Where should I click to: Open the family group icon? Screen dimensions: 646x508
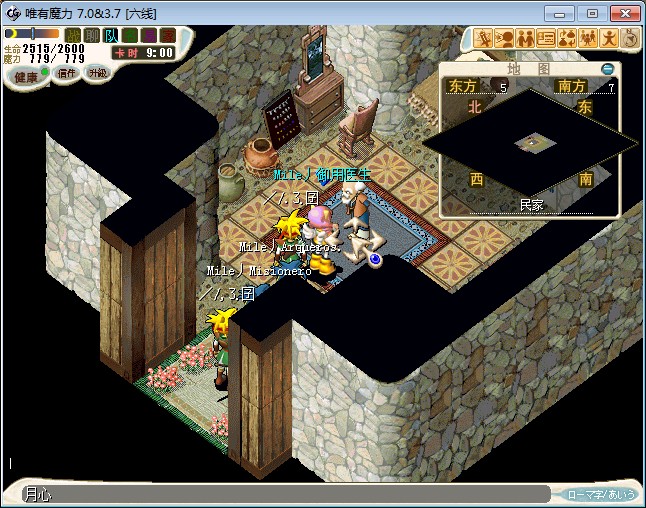pyautogui.click(x=588, y=39)
